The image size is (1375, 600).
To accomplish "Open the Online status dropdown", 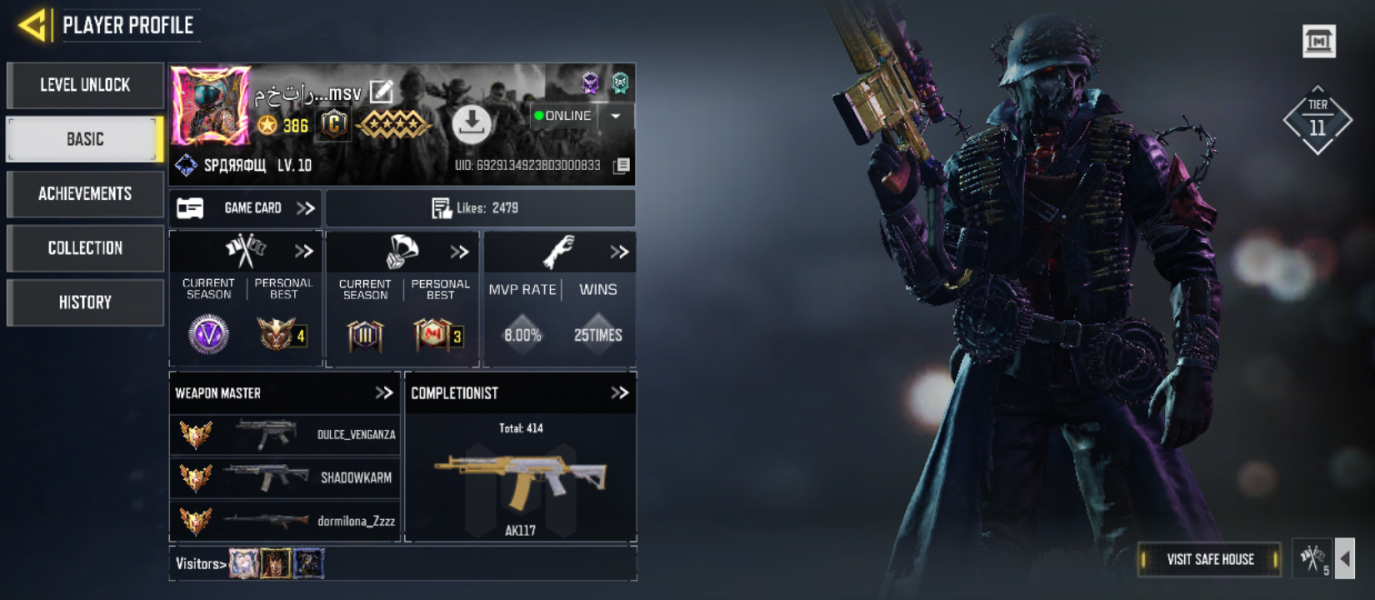I will point(615,116).
